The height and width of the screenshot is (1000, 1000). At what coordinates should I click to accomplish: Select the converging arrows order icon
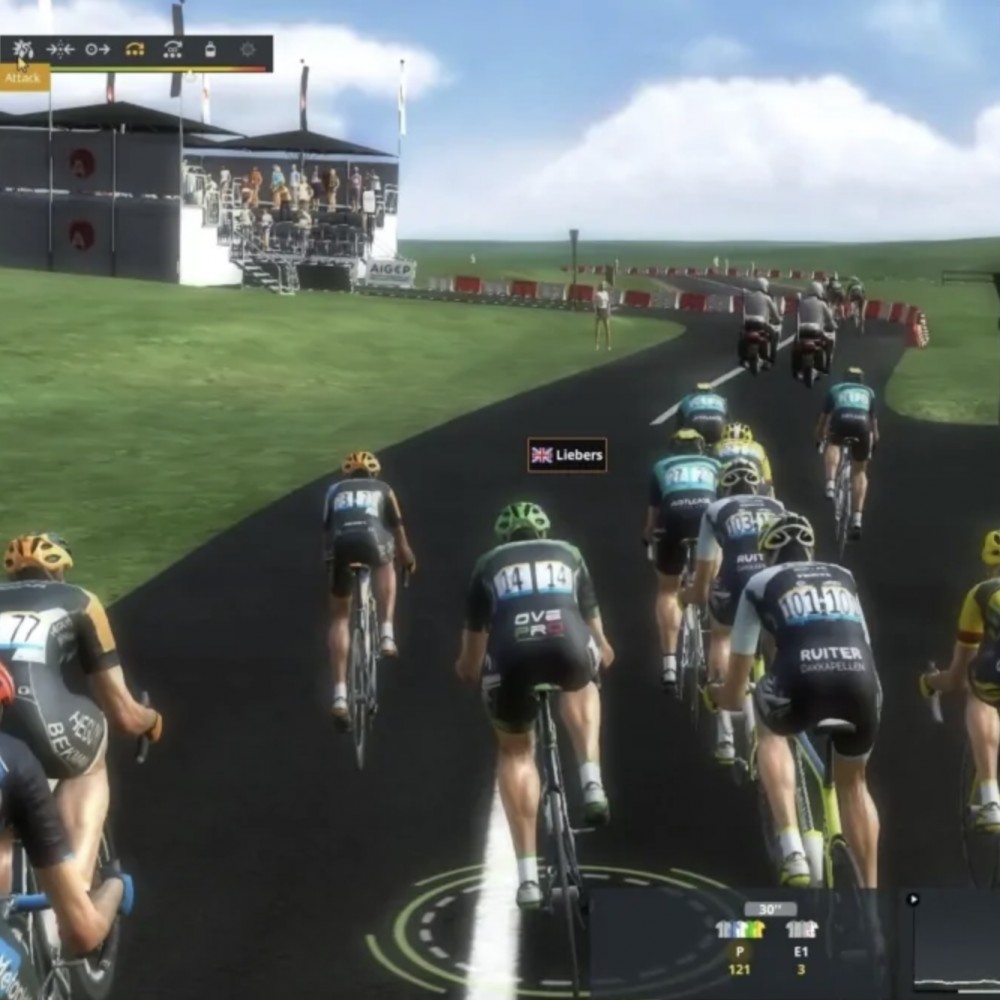60,49
